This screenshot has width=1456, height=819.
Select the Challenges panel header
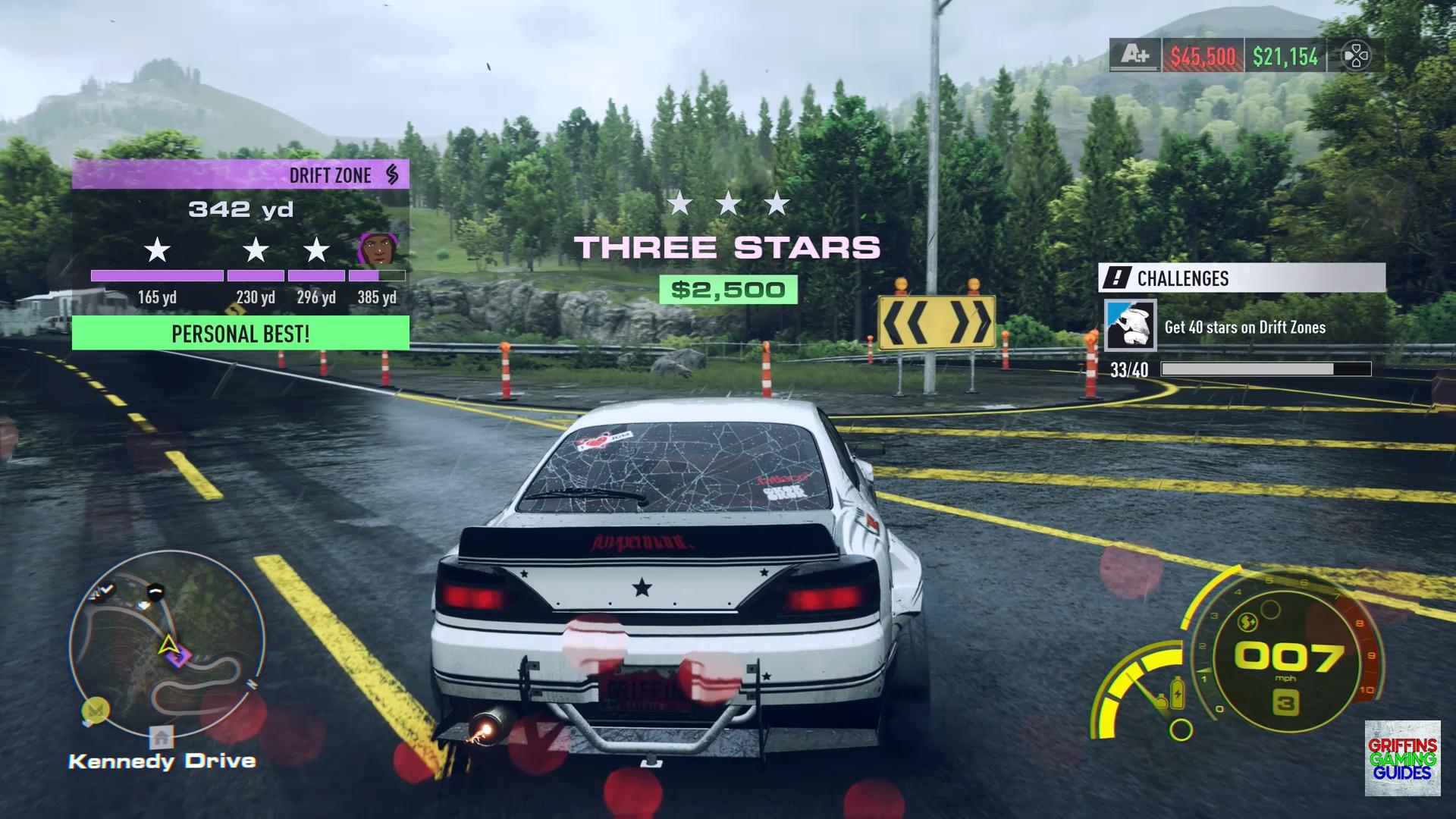pyautogui.click(x=1241, y=278)
